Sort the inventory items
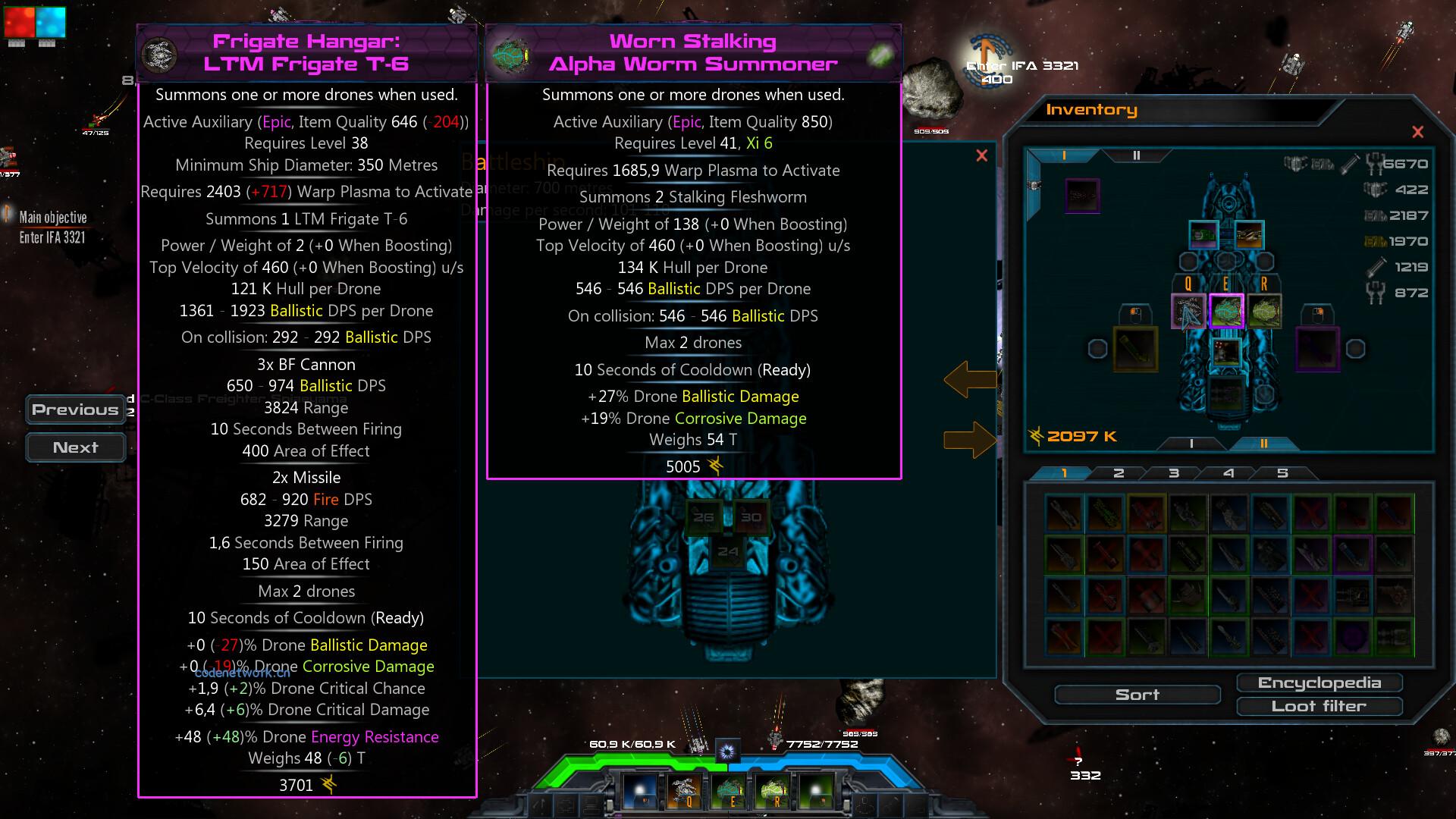The image size is (1456, 819). pos(1137,695)
